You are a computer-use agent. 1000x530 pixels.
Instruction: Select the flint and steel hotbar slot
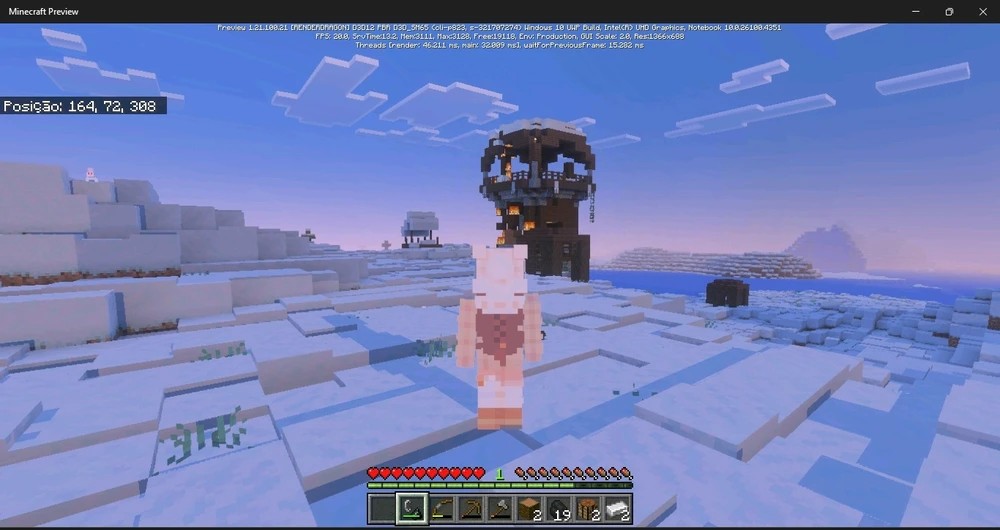point(412,509)
